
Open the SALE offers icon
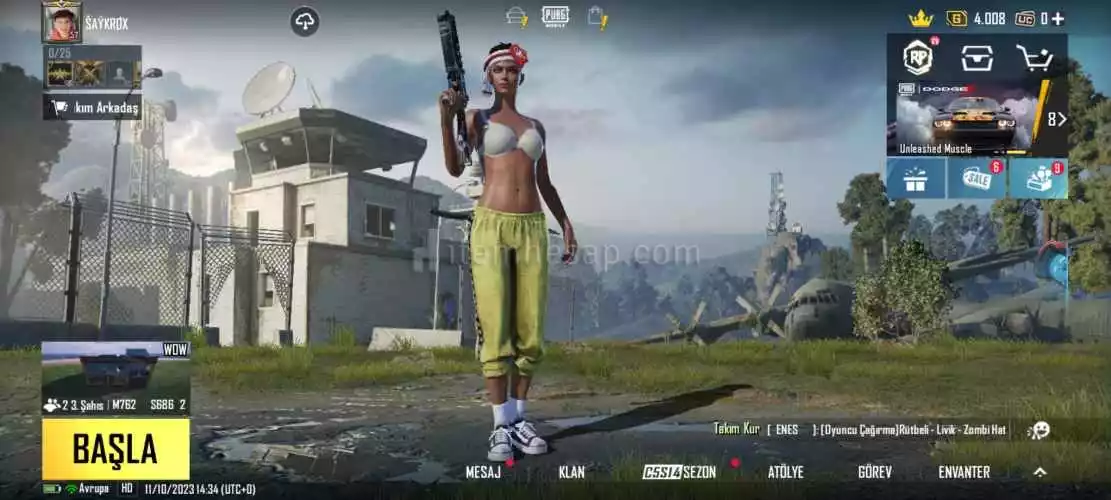pos(976,179)
